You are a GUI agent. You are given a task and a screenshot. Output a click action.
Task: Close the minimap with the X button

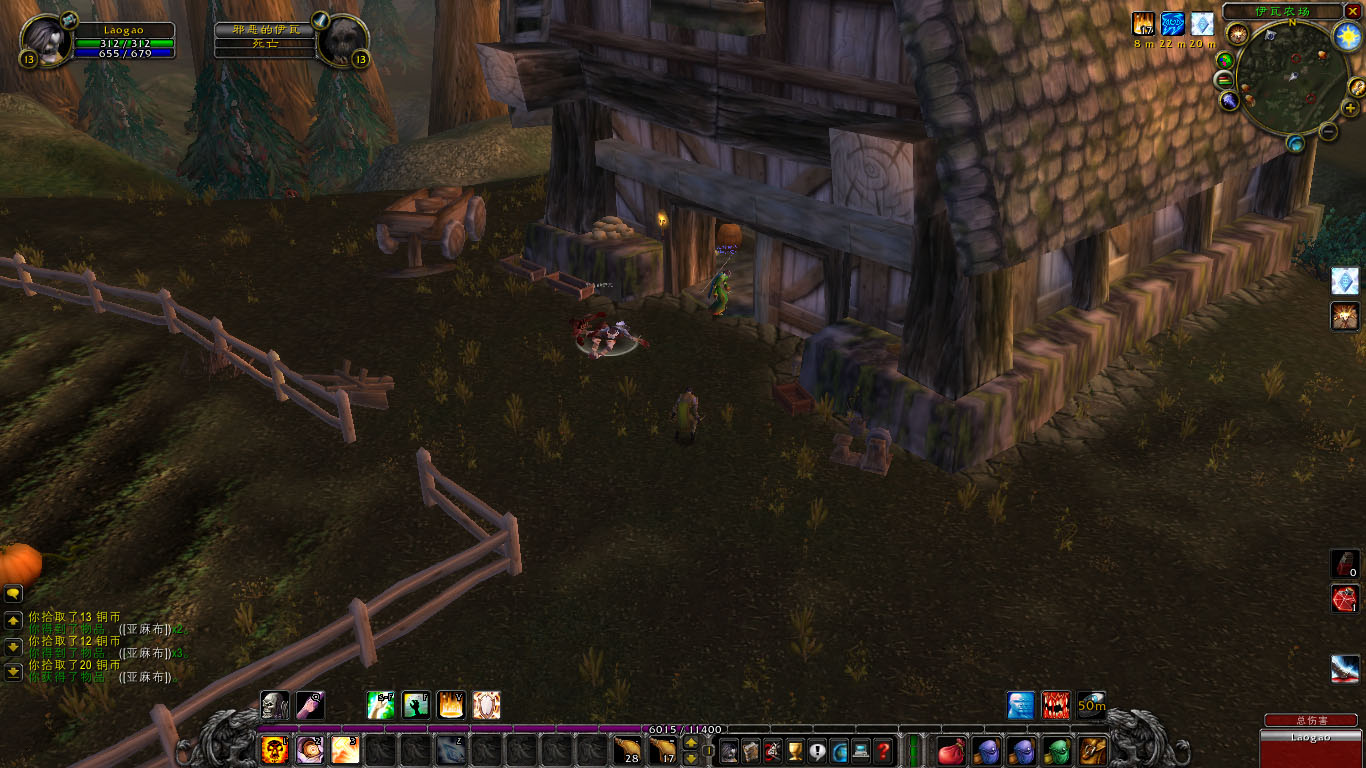[1353, 11]
